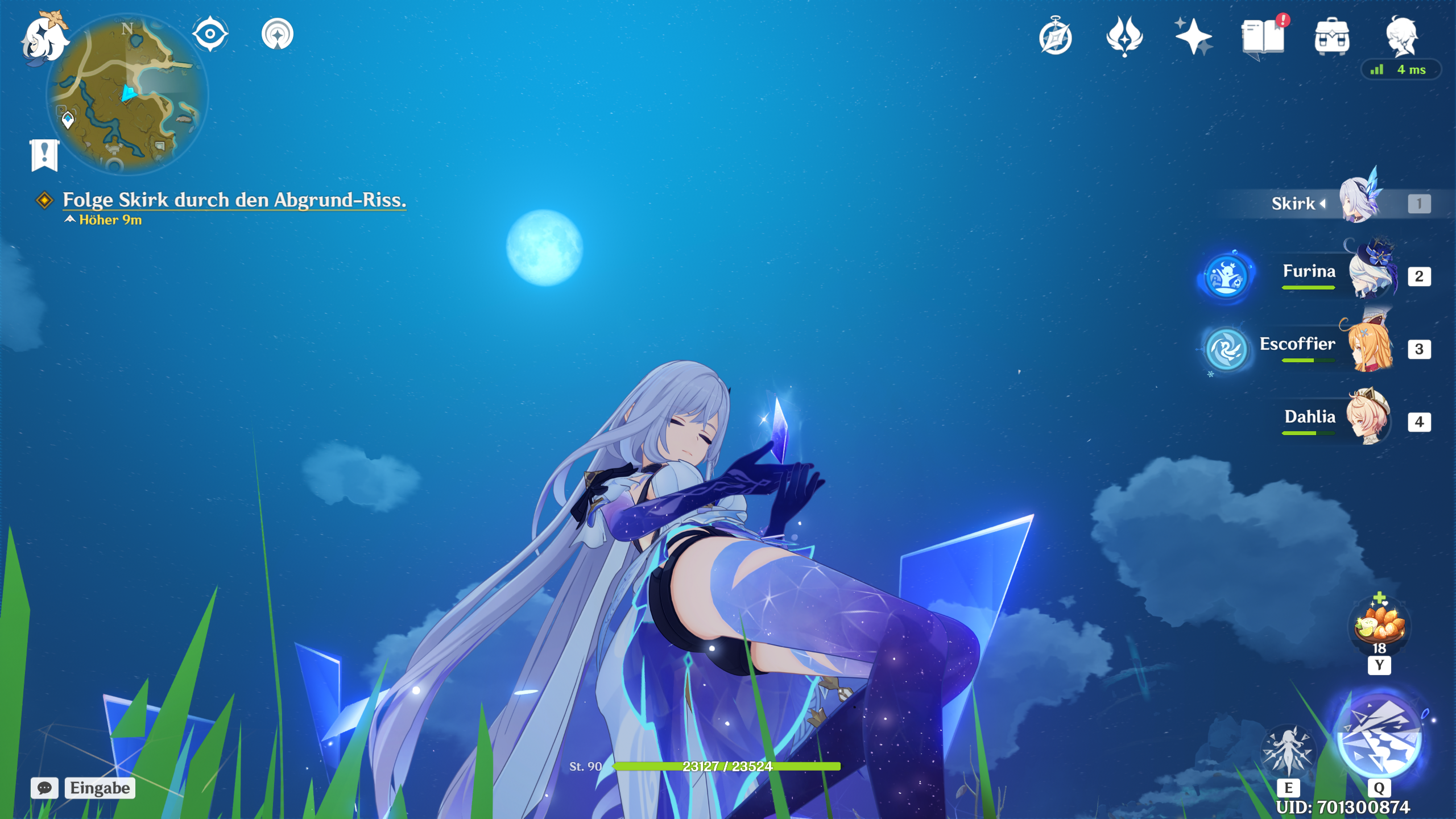
Task: Open the wish star icon
Action: pyautogui.click(x=1193, y=37)
